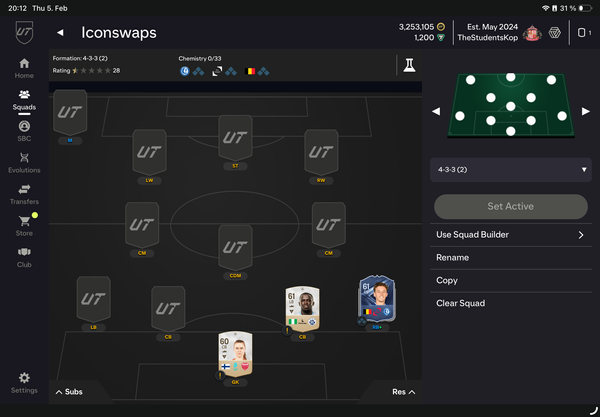Screen dimensions: 600x417
Task: Choose Rename squad option
Action: point(453,257)
